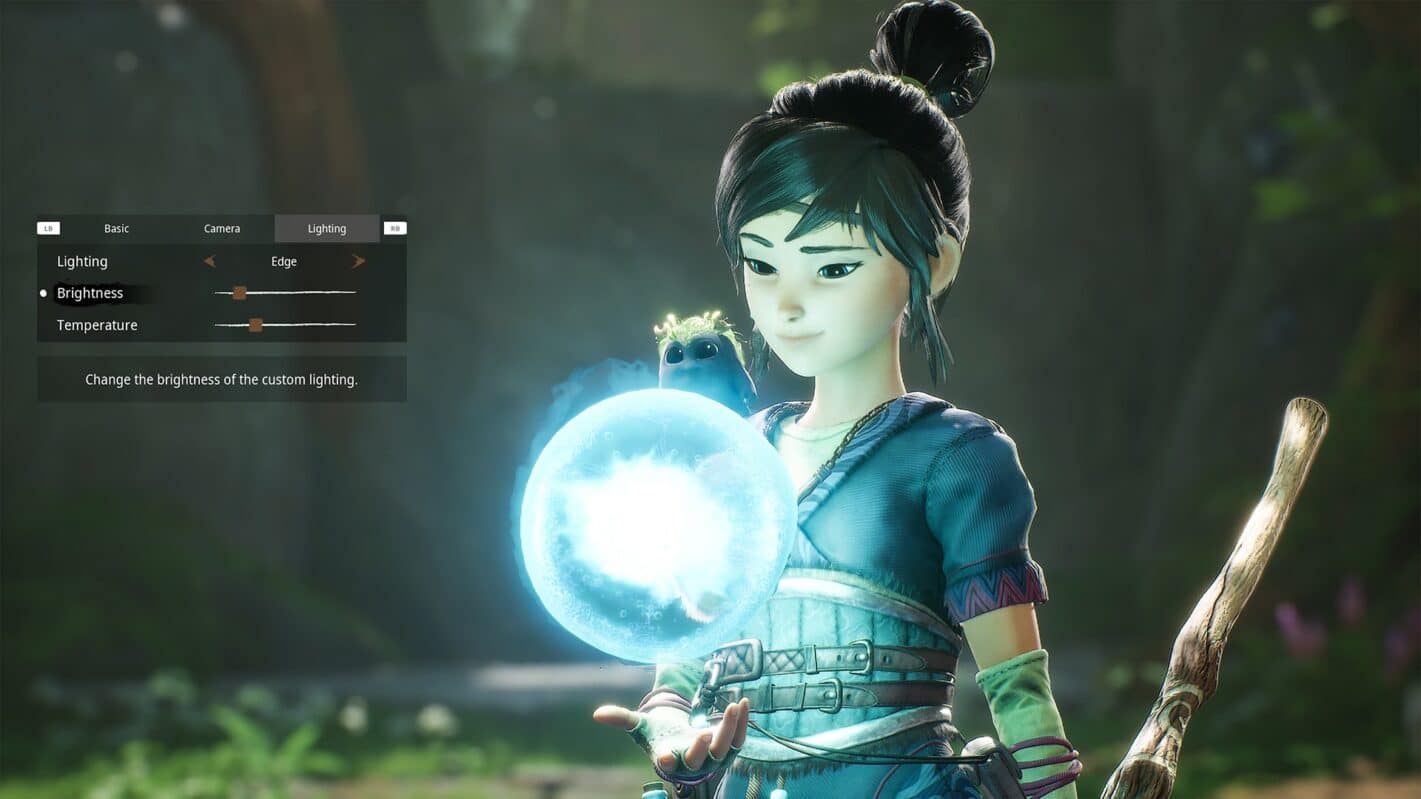Image resolution: width=1421 pixels, height=799 pixels.
Task: Click the left arrow for Lighting type
Action: click(x=209, y=262)
